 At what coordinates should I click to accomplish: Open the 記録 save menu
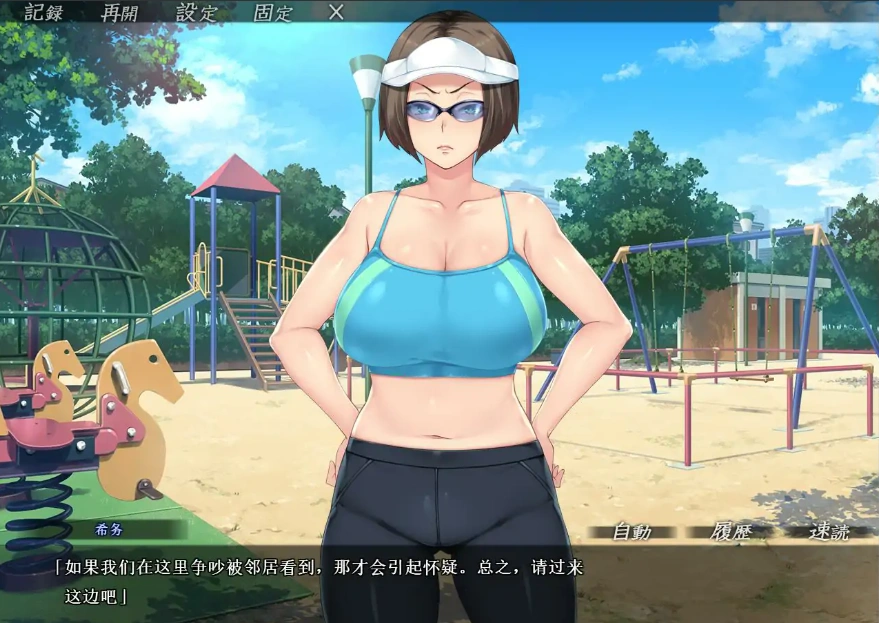[x=44, y=12]
